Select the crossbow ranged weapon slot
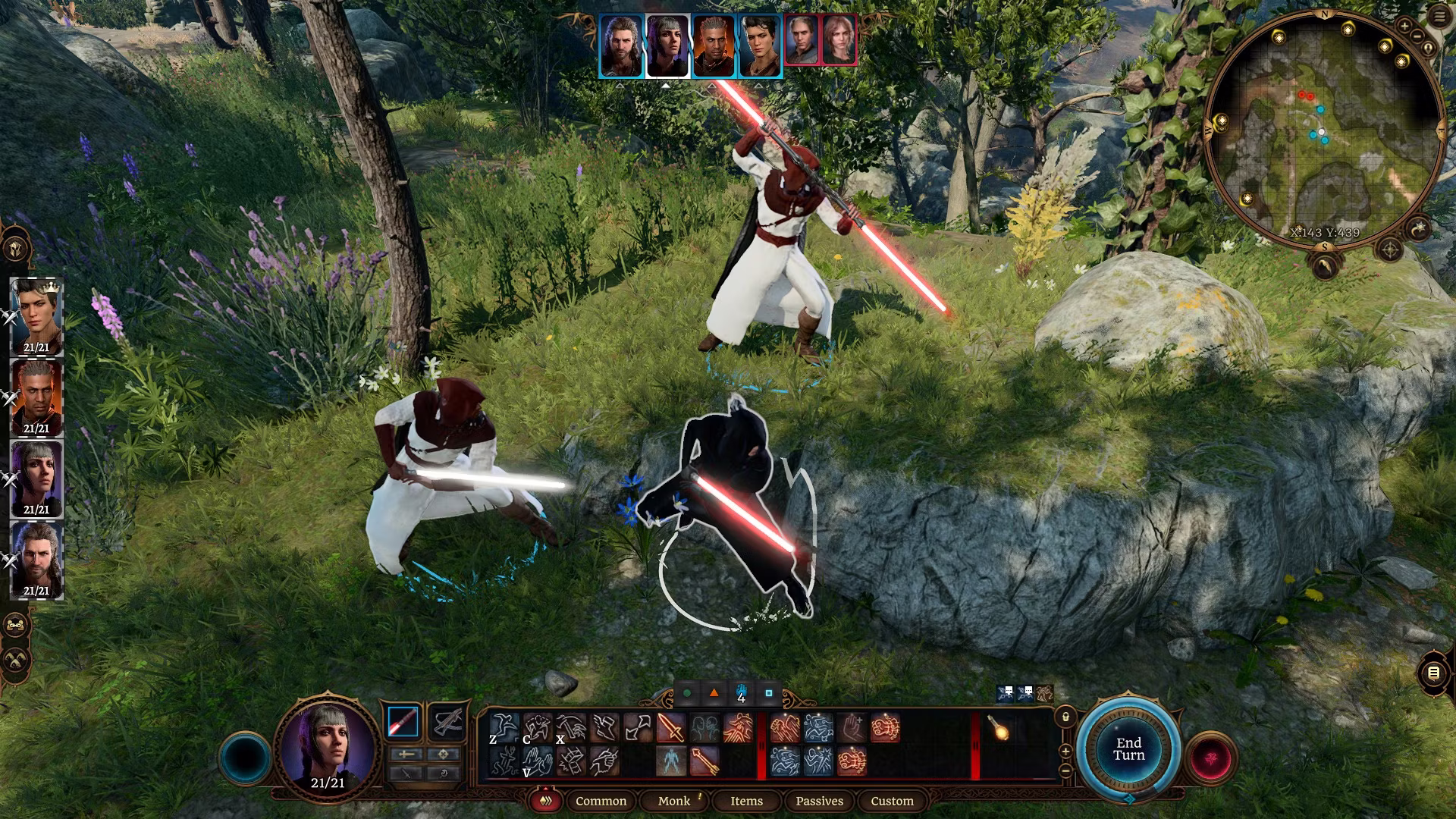 [447, 722]
